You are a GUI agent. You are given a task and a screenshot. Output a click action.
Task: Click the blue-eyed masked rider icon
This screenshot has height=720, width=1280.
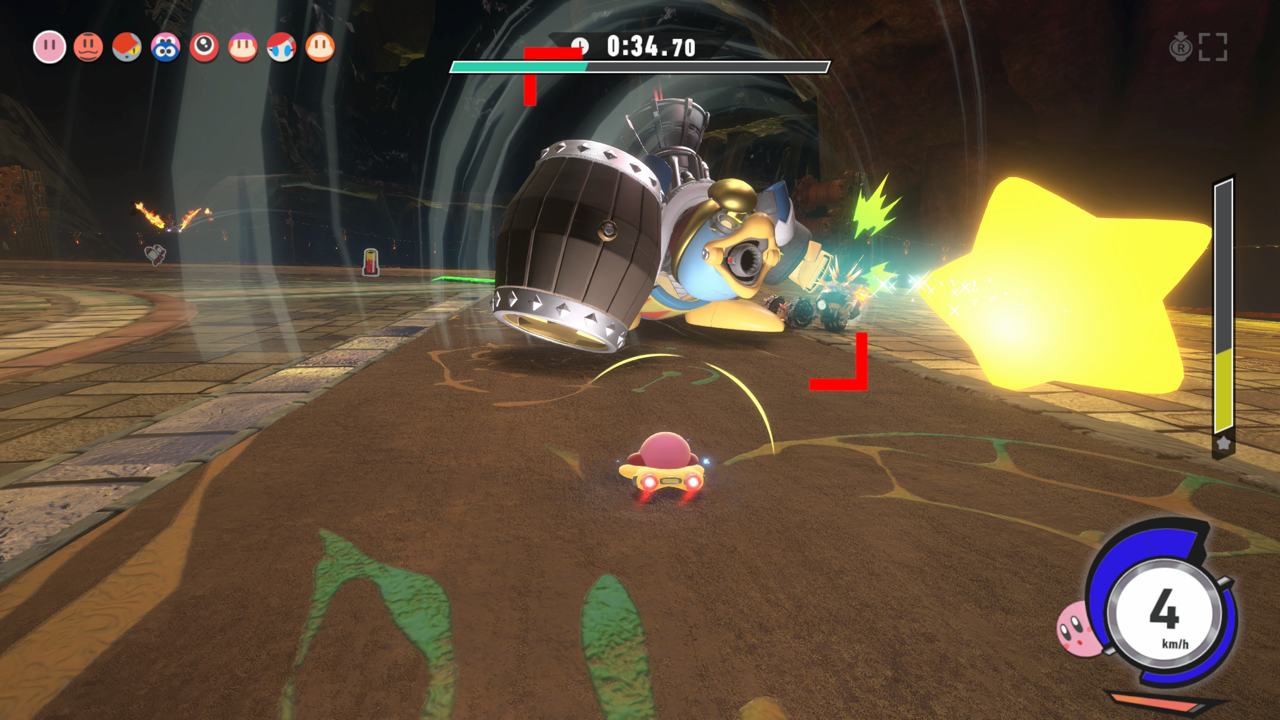click(x=280, y=45)
